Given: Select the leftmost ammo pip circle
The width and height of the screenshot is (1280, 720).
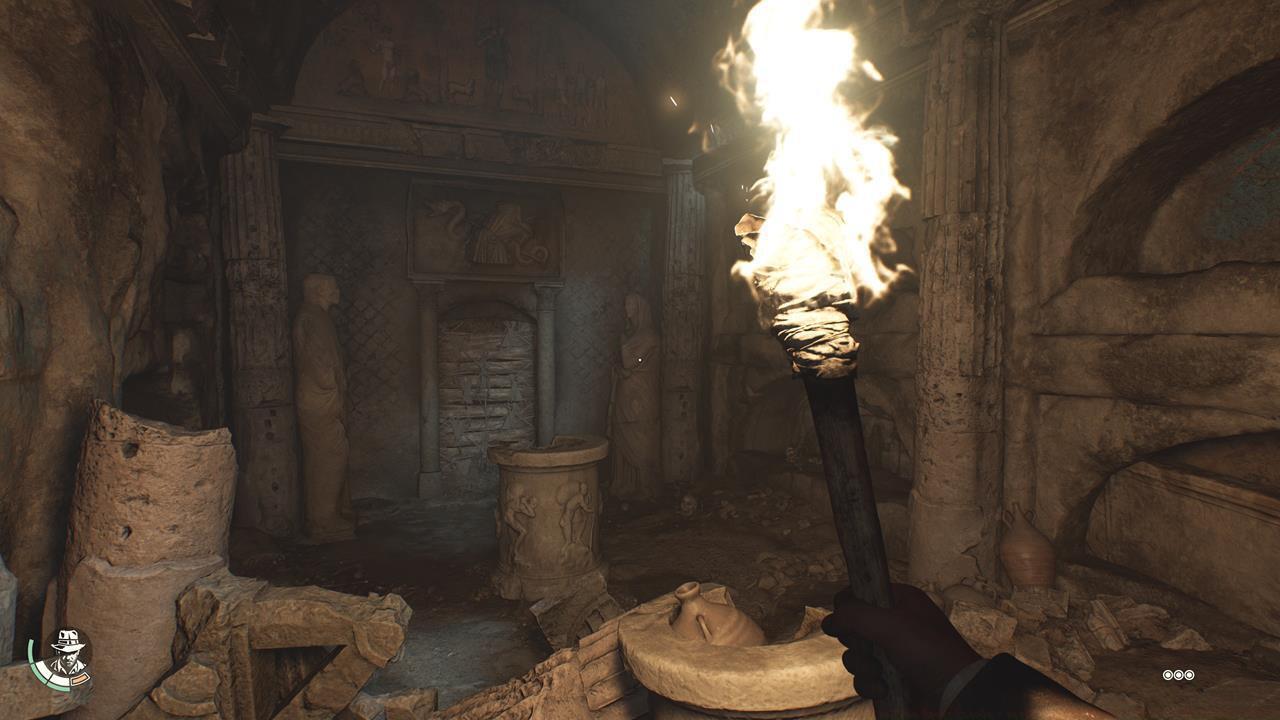Looking at the screenshot, I should 1168,674.
